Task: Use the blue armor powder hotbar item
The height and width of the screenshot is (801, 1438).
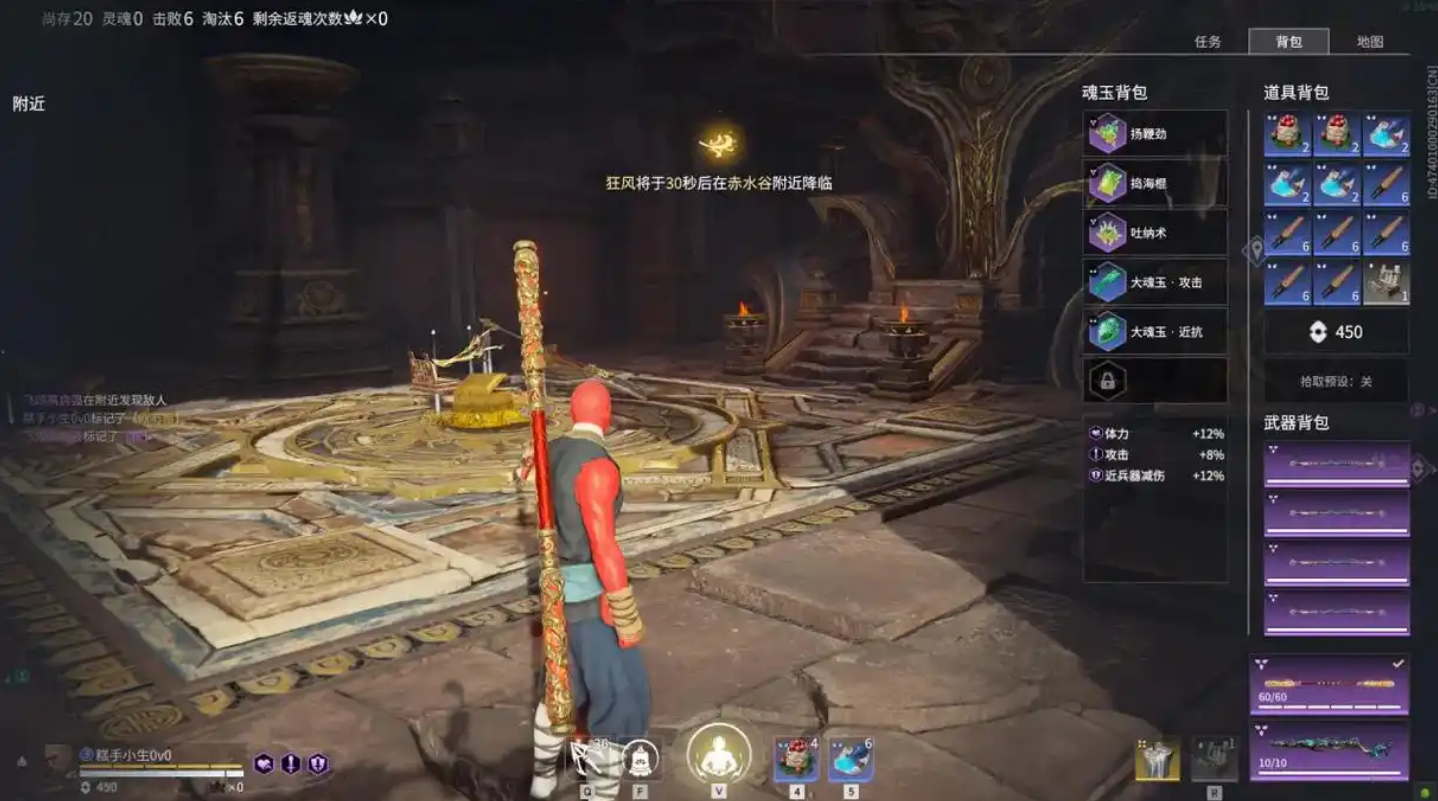Action: click(850, 759)
